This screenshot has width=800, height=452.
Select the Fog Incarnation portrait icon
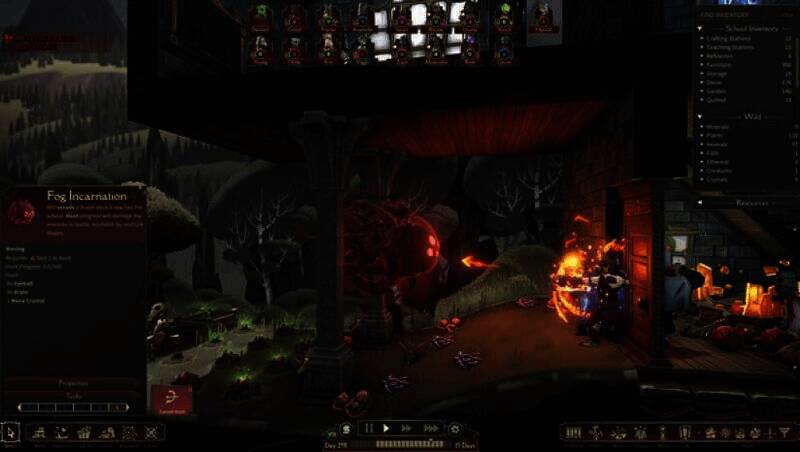[21, 211]
